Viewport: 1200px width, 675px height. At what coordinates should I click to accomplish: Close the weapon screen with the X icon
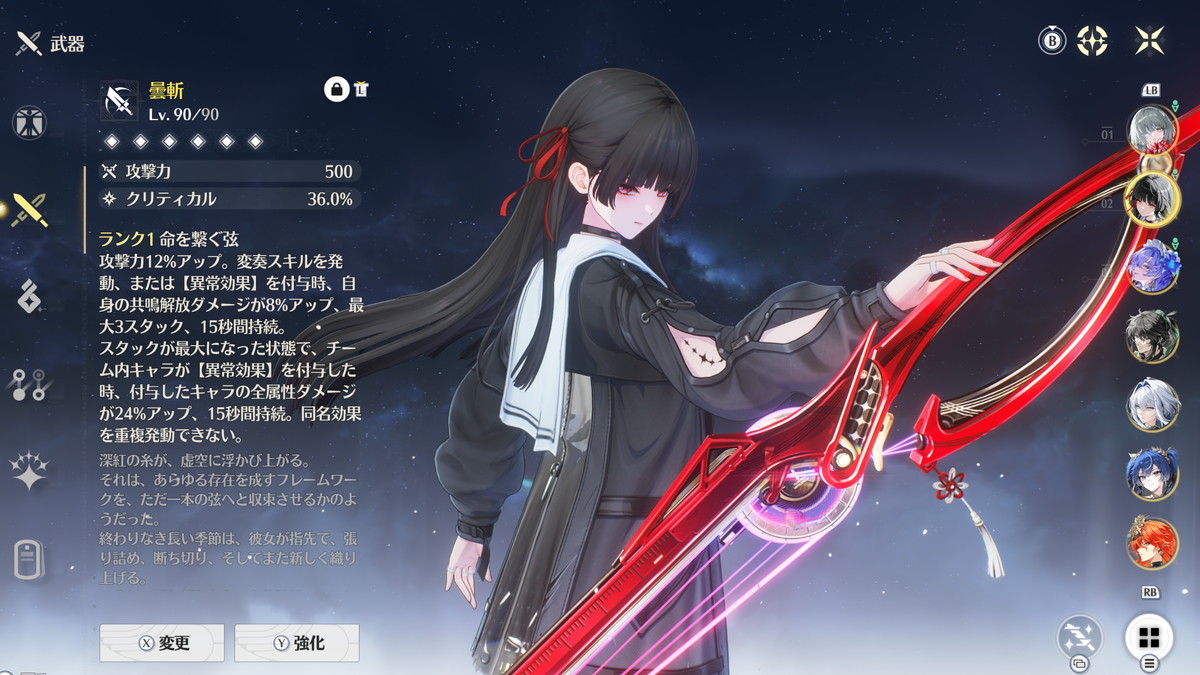pyautogui.click(x=1149, y=41)
